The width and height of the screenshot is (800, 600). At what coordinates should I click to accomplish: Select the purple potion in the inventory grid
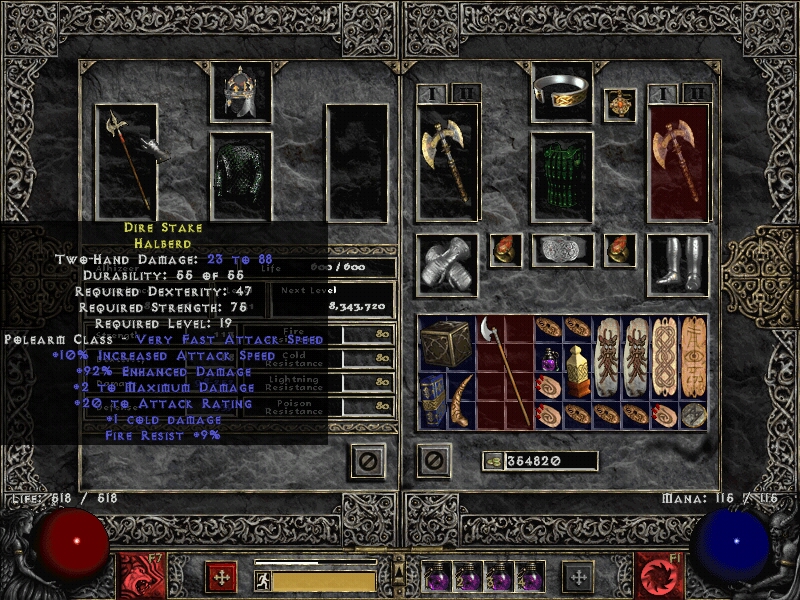[x=550, y=360]
